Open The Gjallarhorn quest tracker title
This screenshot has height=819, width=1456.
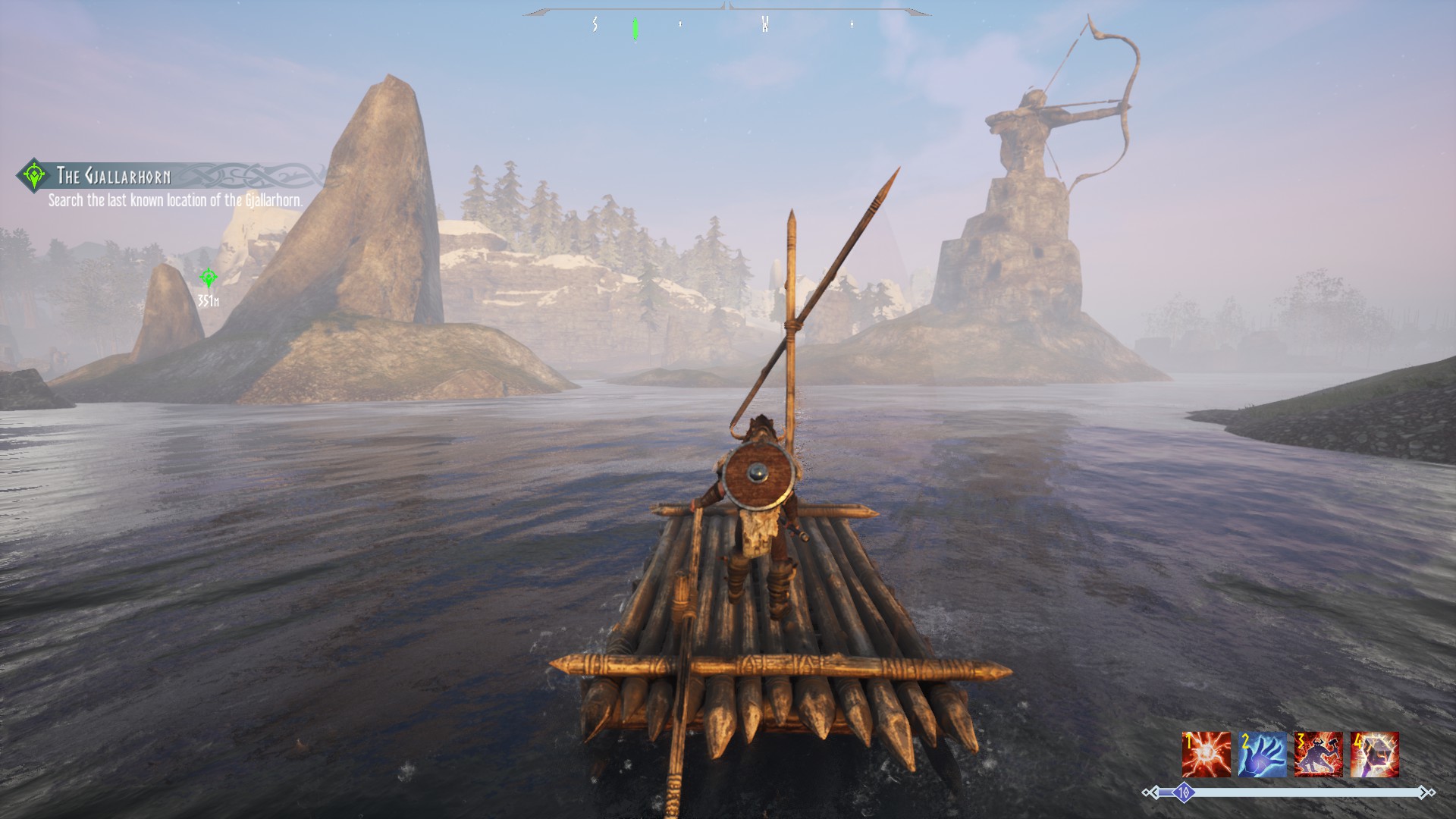(x=114, y=177)
